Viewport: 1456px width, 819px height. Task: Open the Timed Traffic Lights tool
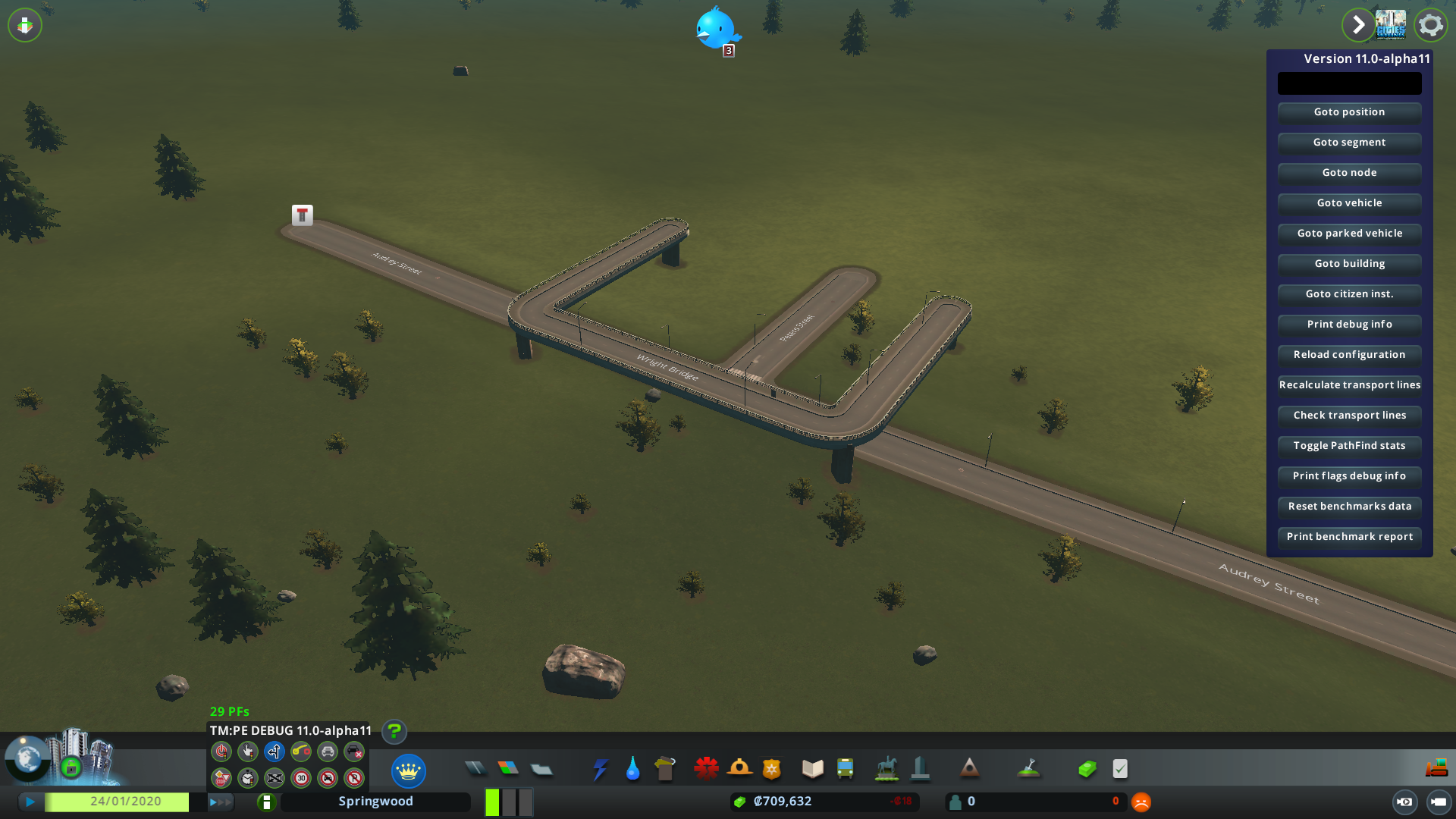[x=247, y=778]
